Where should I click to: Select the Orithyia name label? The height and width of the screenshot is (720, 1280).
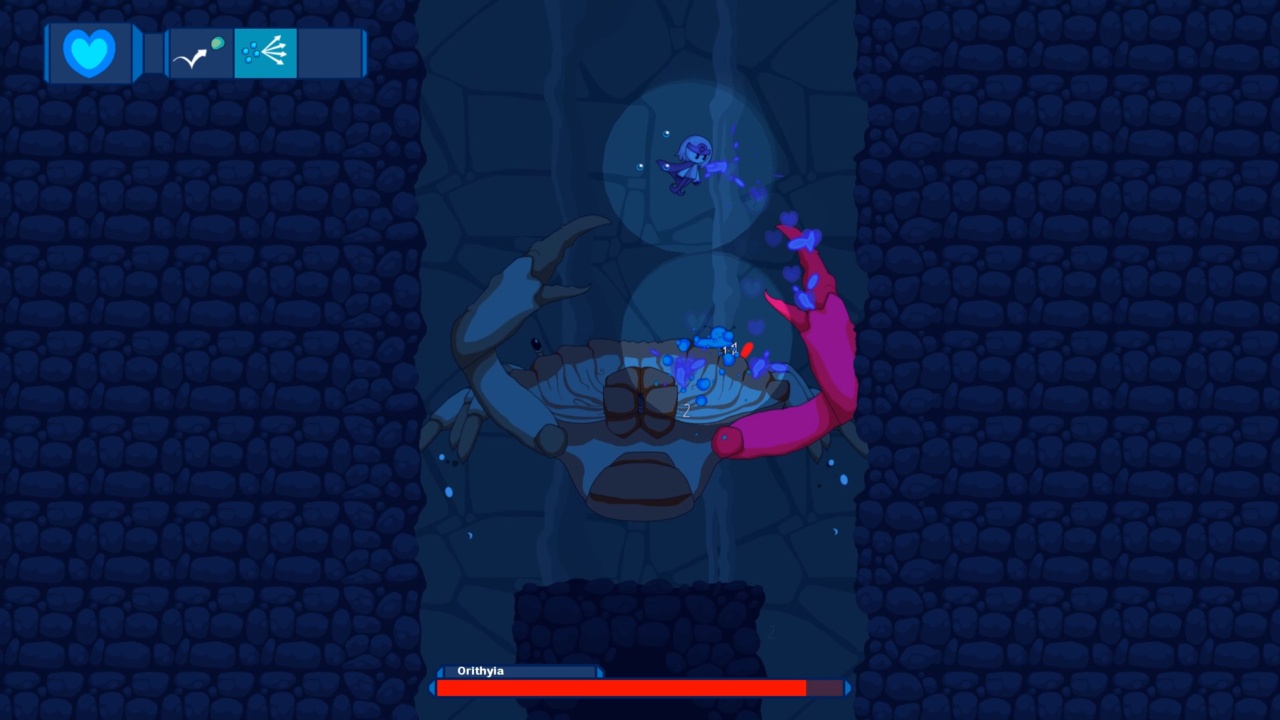pyautogui.click(x=481, y=671)
